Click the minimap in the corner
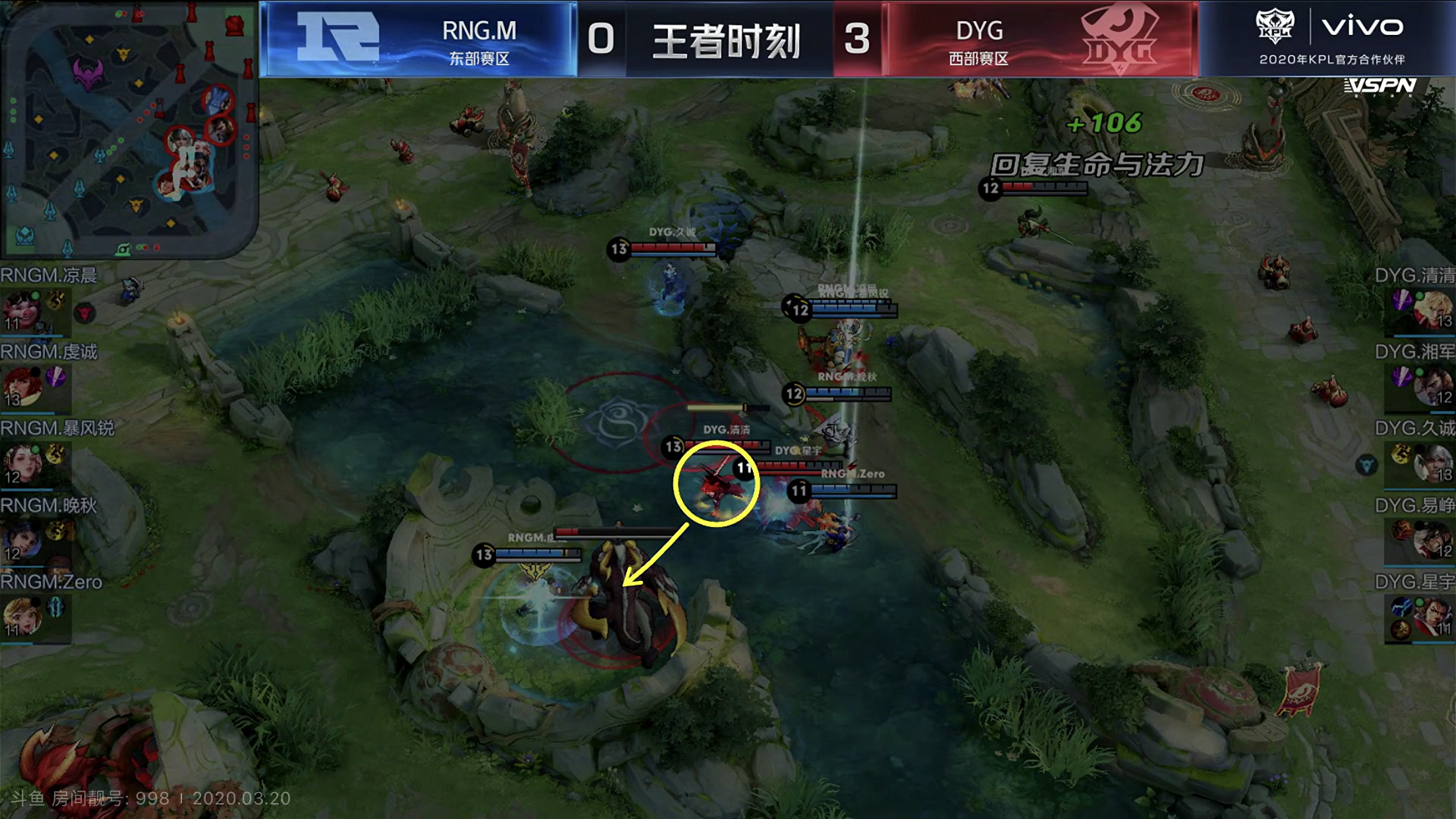This screenshot has width=1456, height=819. tap(127, 129)
